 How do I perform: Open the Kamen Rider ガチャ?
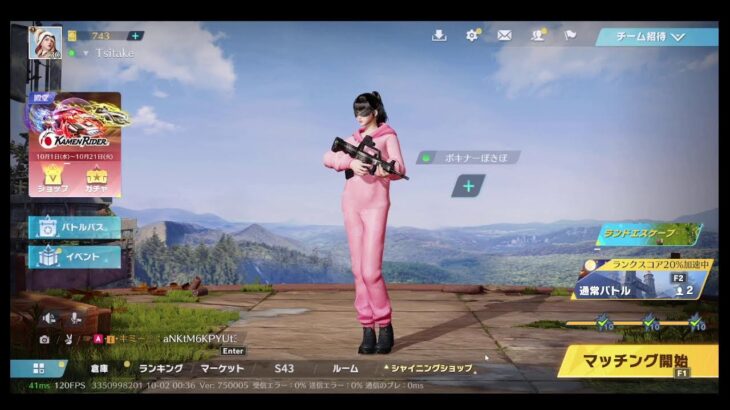point(97,180)
